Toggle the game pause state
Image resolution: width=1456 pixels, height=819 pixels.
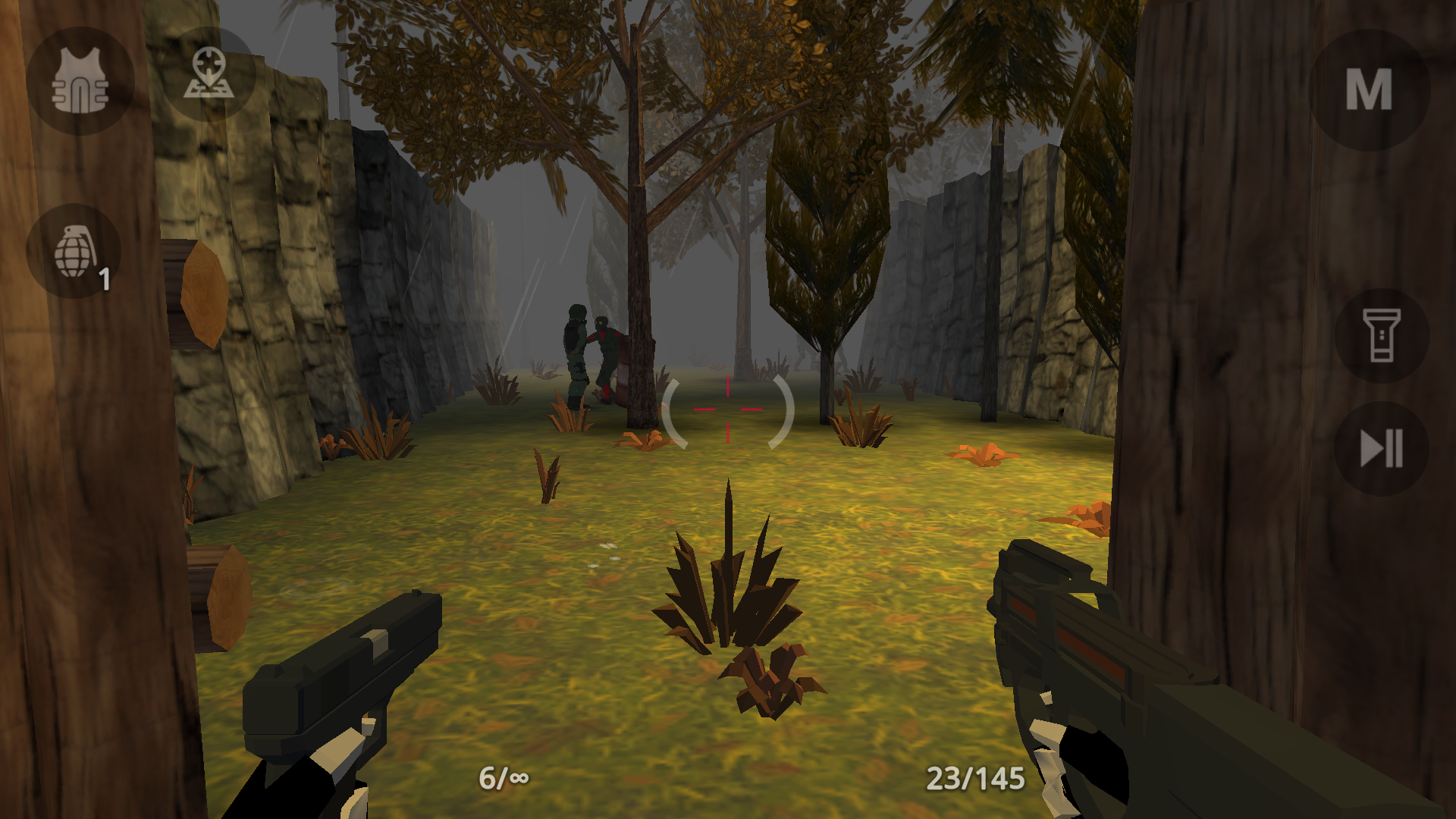(x=1382, y=447)
